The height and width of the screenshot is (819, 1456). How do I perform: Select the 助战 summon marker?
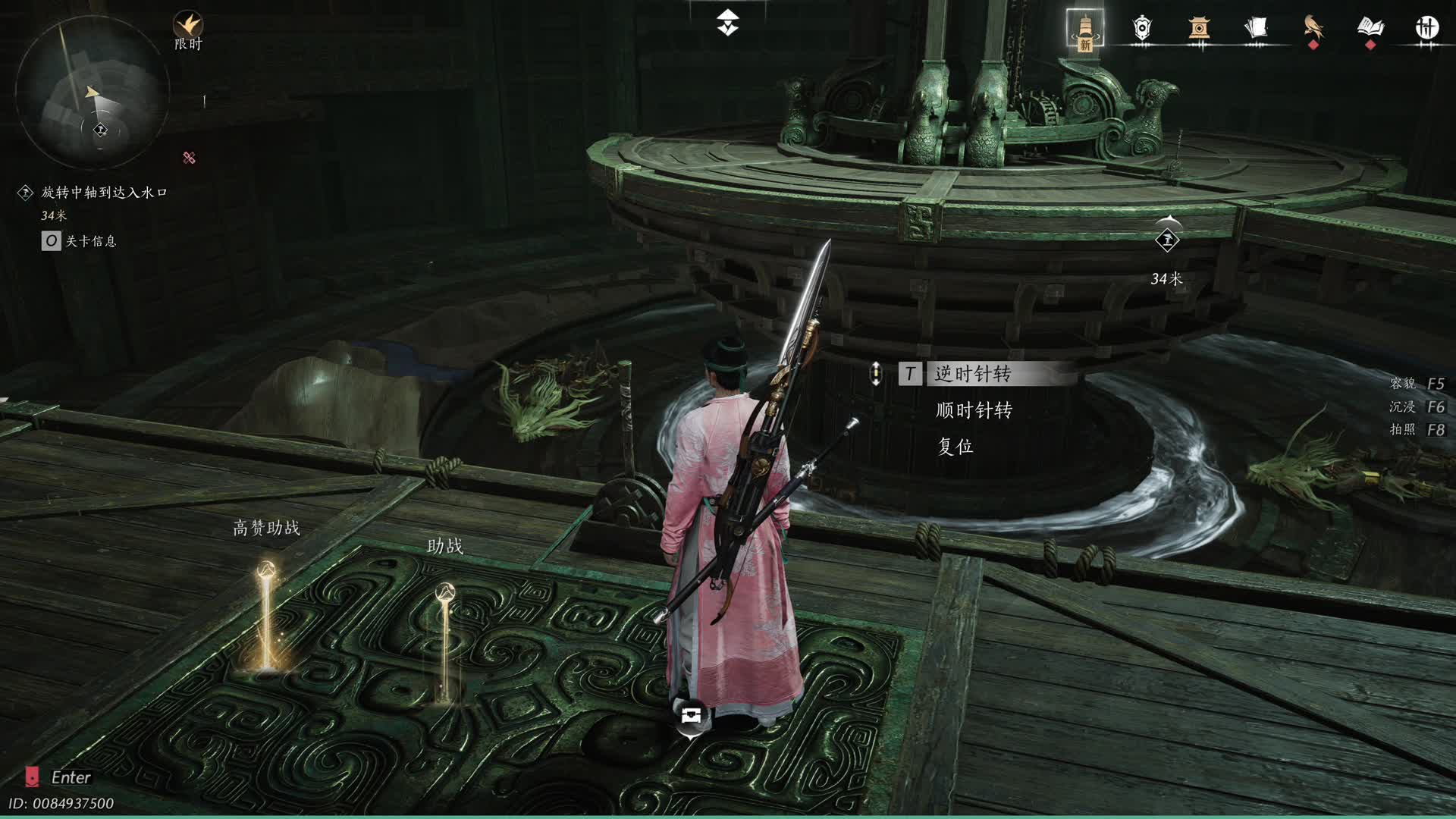[445, 637]
